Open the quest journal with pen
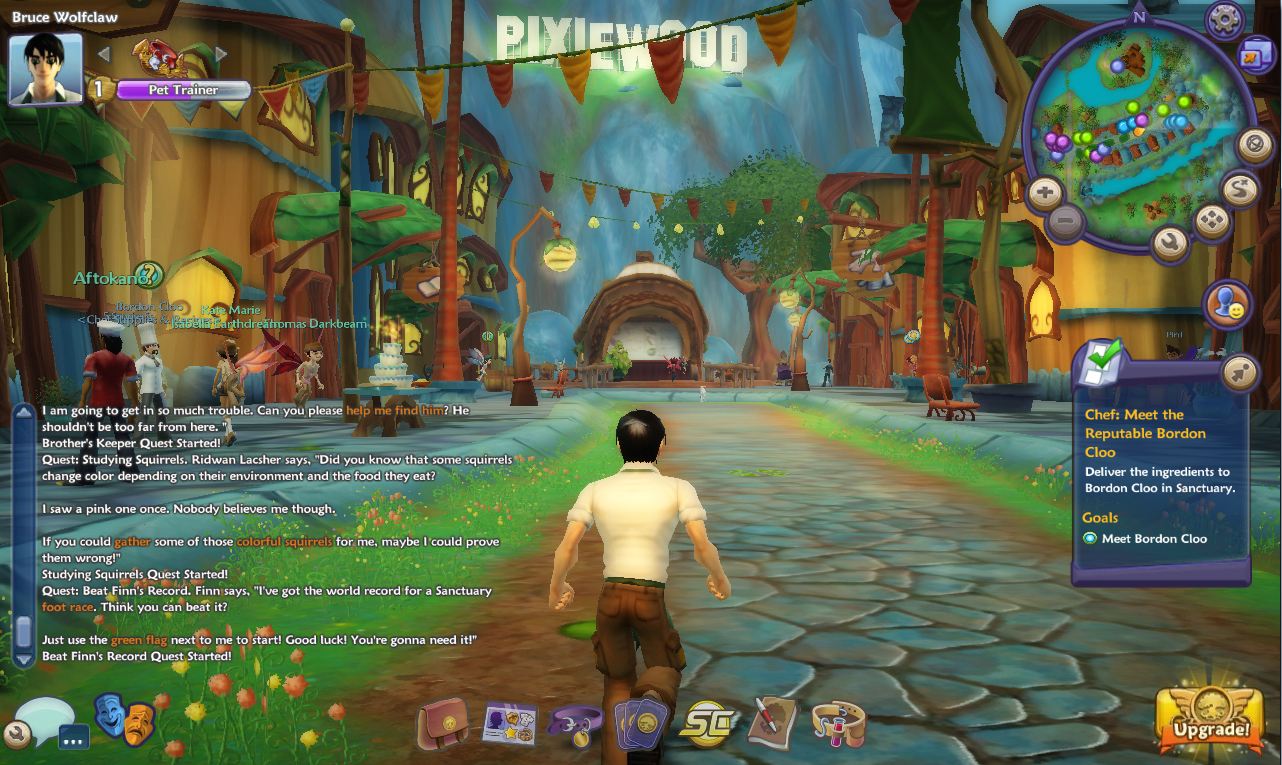This screenshot has width=1282, height=765. [x=772, y=723]
